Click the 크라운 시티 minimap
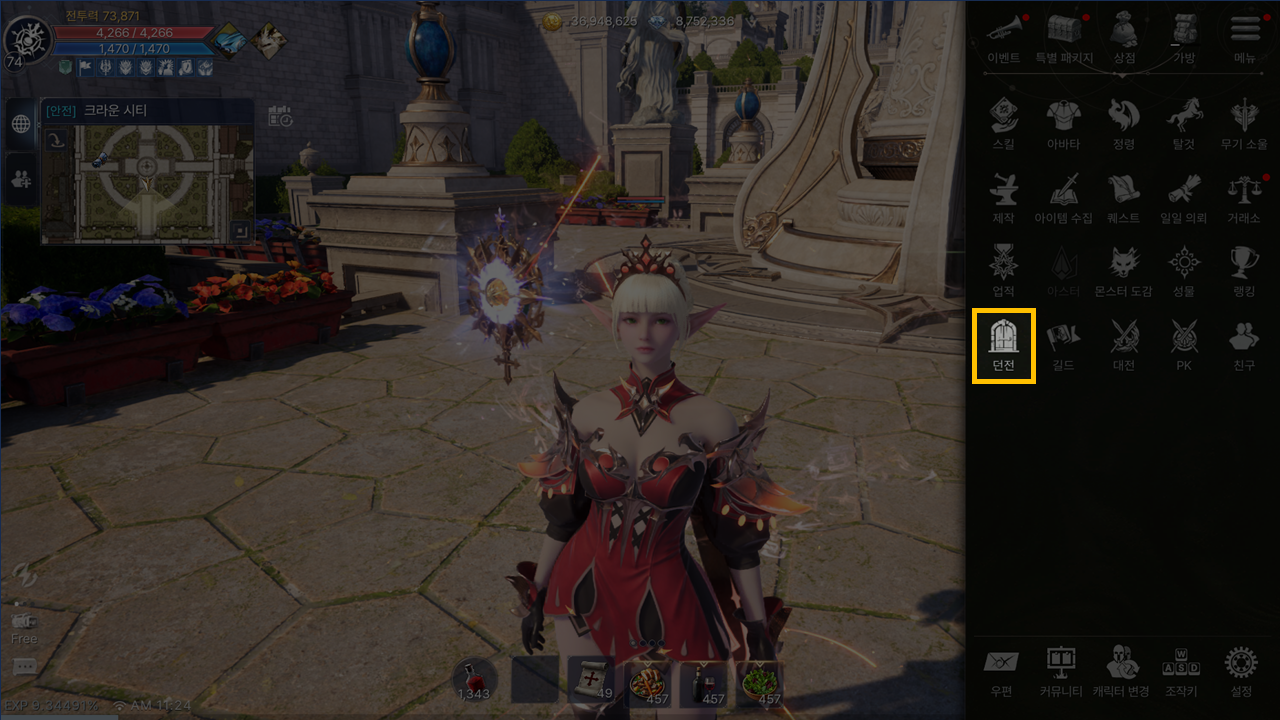Viewport: 1280px width, 720px height. pos(147,182)
